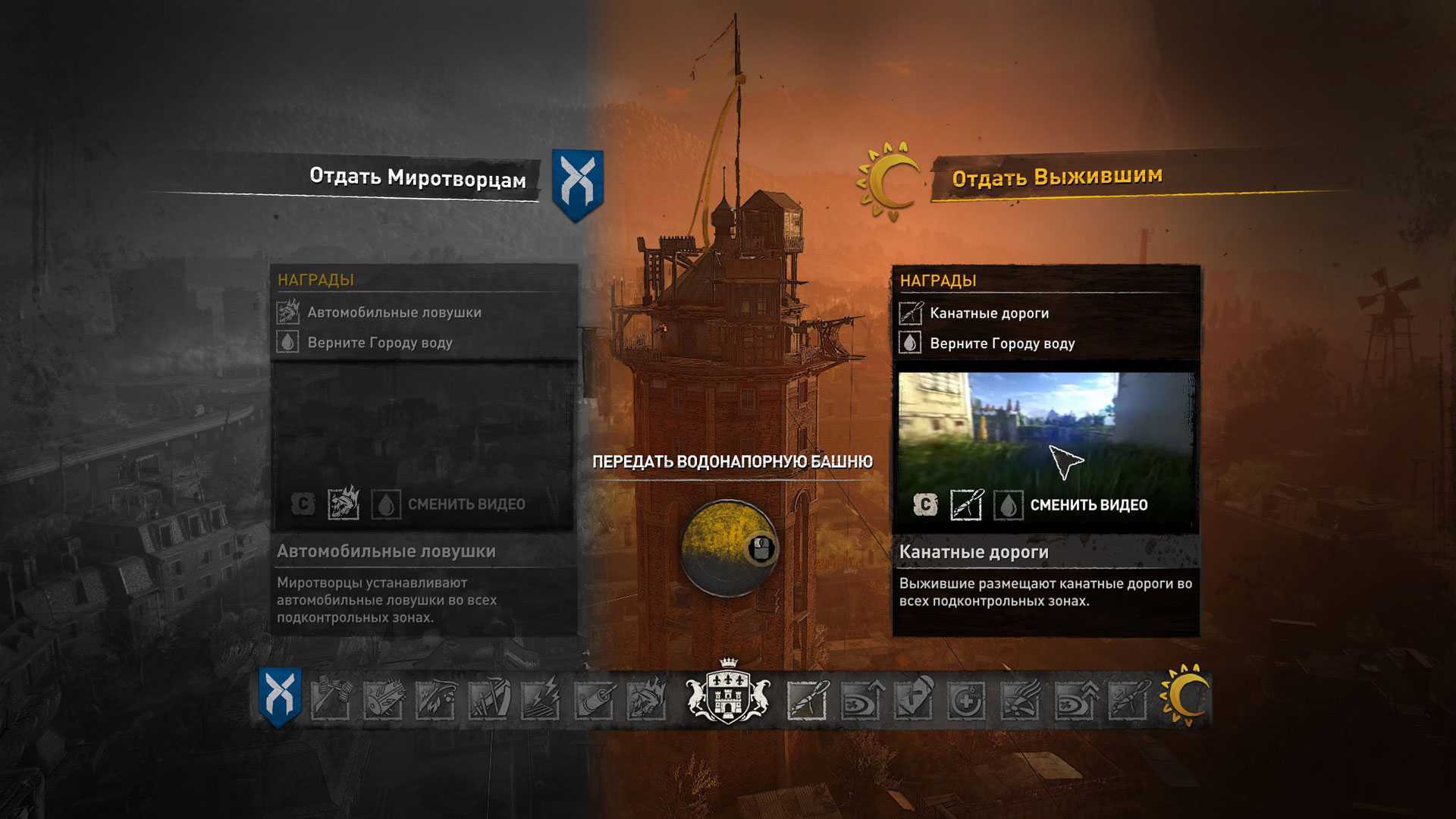Screen dimensions: 1456x819
Task: Select the 'Автомобильные ловушки' reward row
Action: pyautogui.click(x=394, y=312)
